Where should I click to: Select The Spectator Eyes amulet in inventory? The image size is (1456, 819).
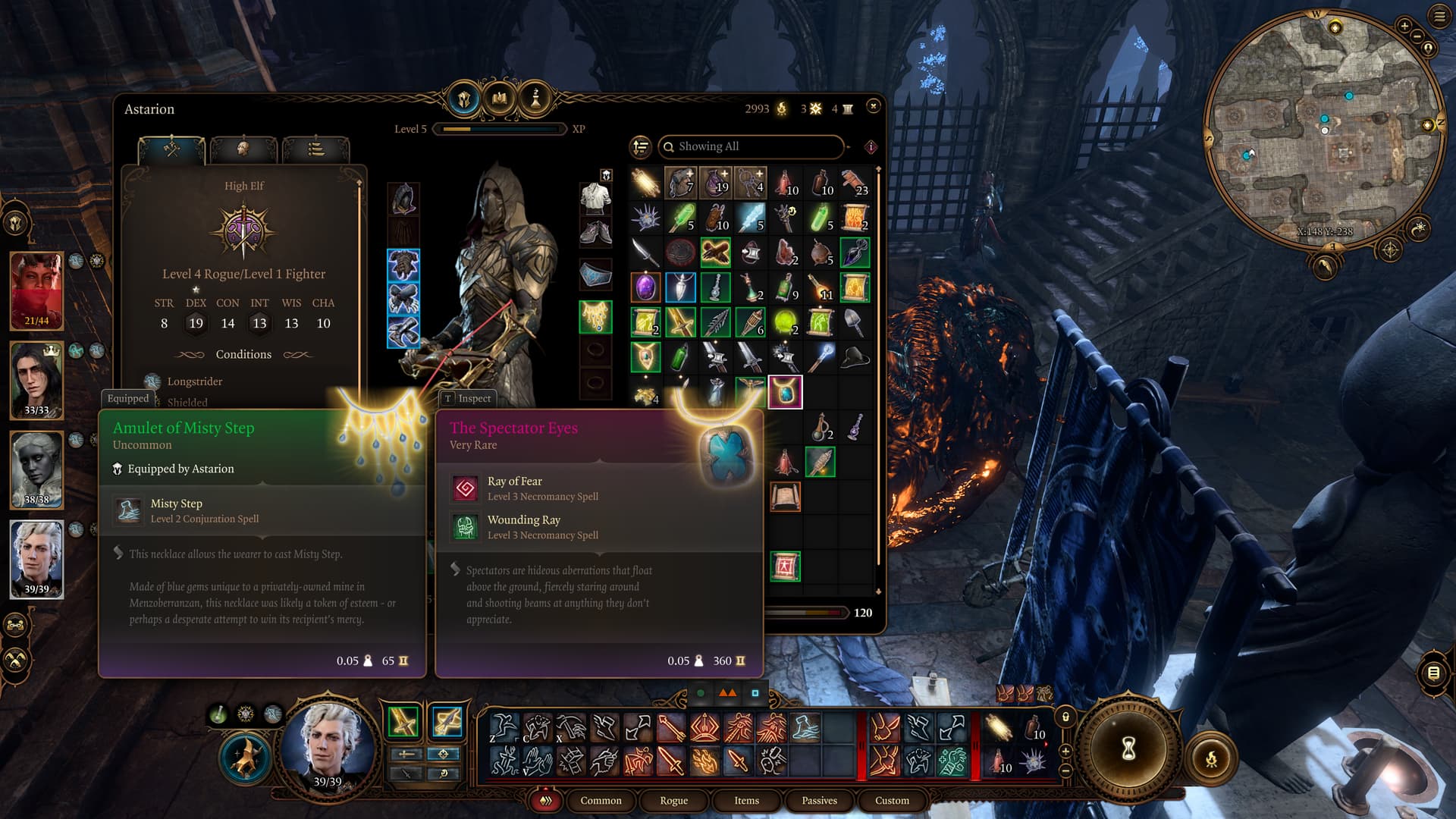(785, 392)
